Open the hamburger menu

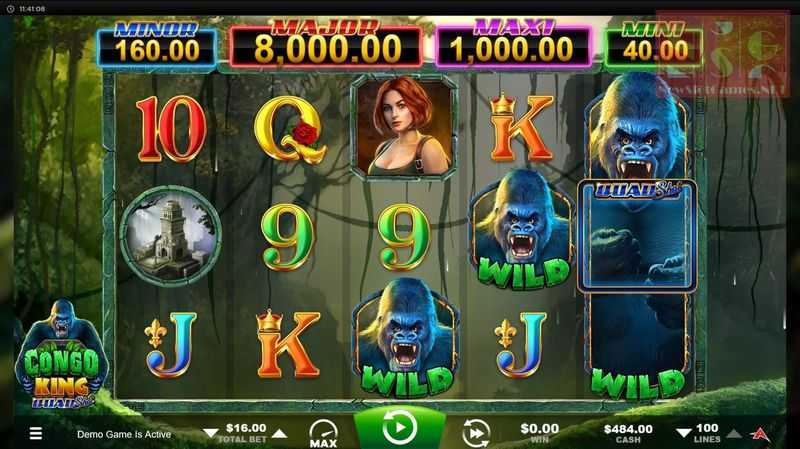[x=35, y=434]
